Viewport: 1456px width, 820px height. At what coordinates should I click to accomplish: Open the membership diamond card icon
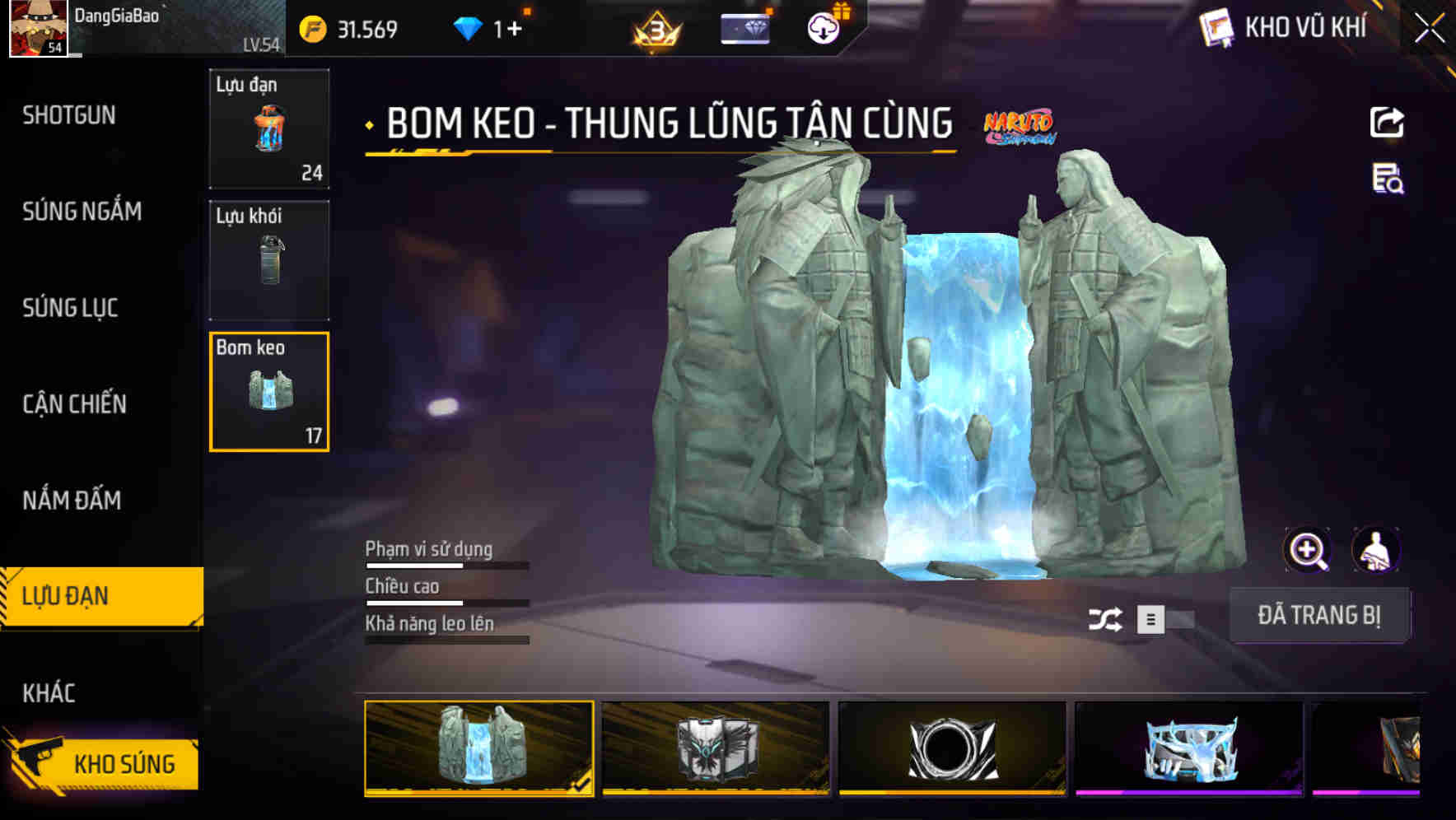click(744, 27)
